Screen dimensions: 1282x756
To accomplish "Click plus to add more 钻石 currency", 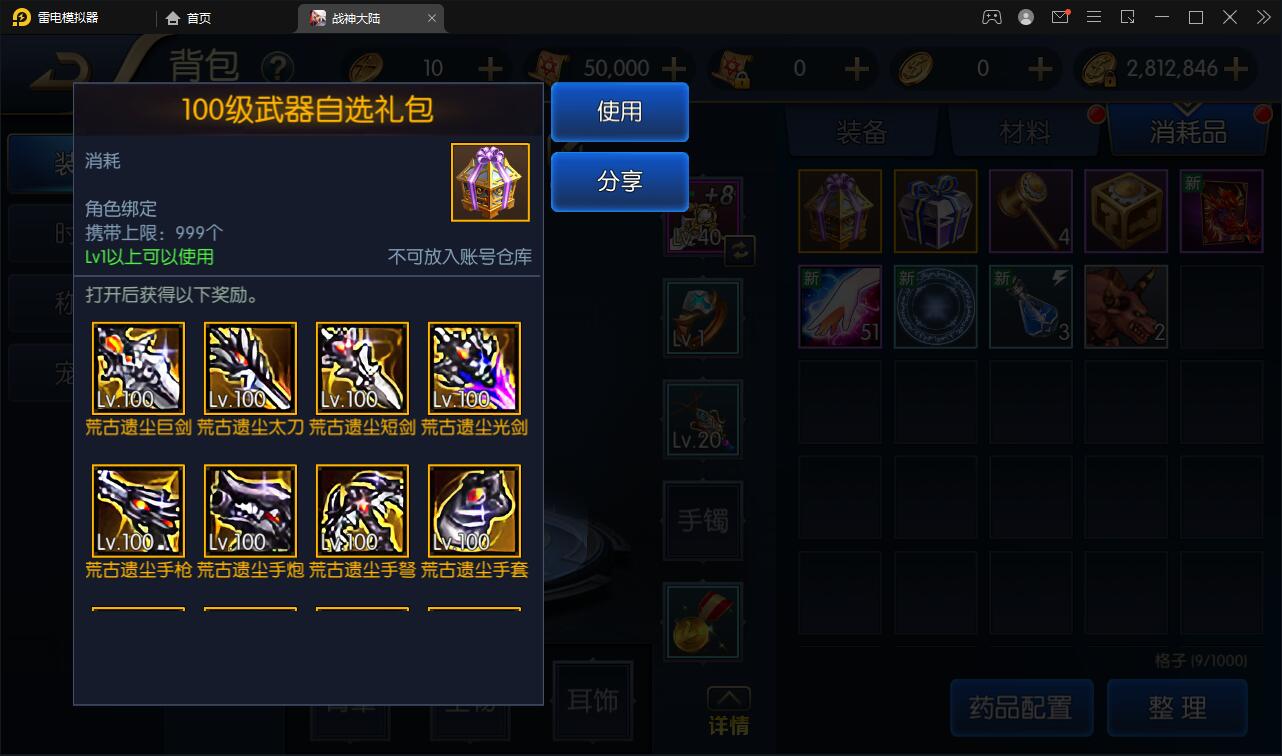I will click(489, 68).
